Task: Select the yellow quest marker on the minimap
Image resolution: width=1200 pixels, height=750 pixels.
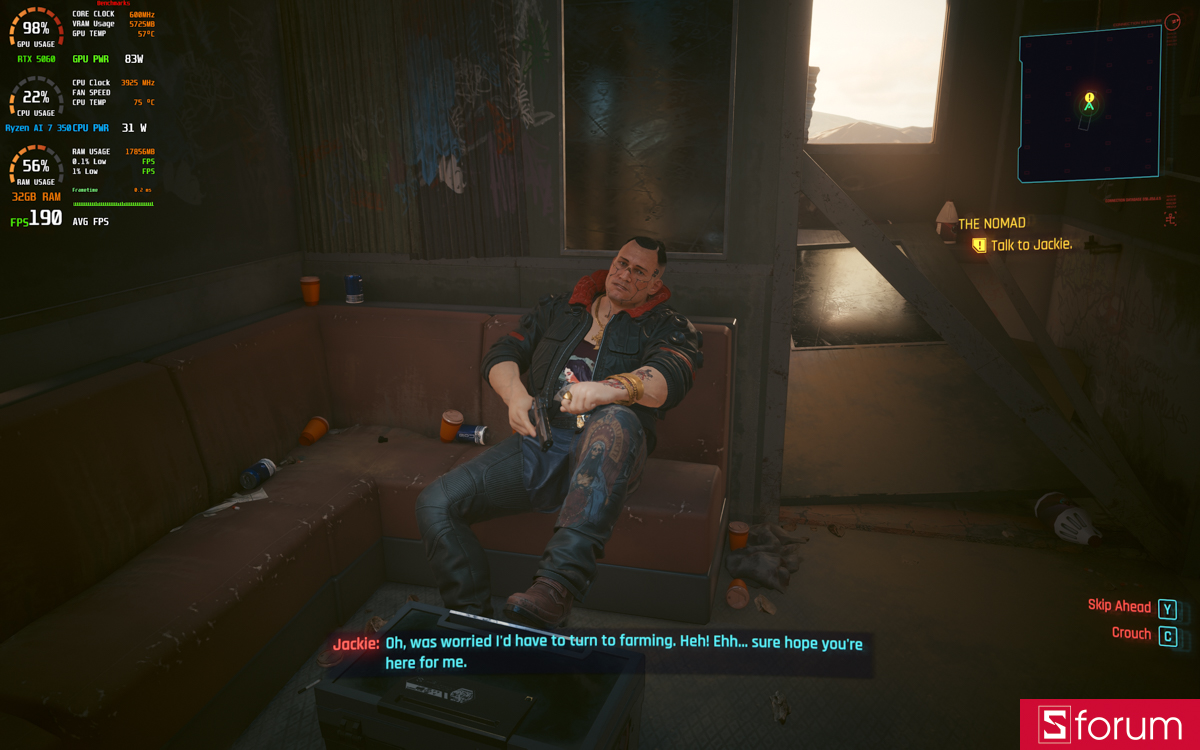Action: 1089,98
